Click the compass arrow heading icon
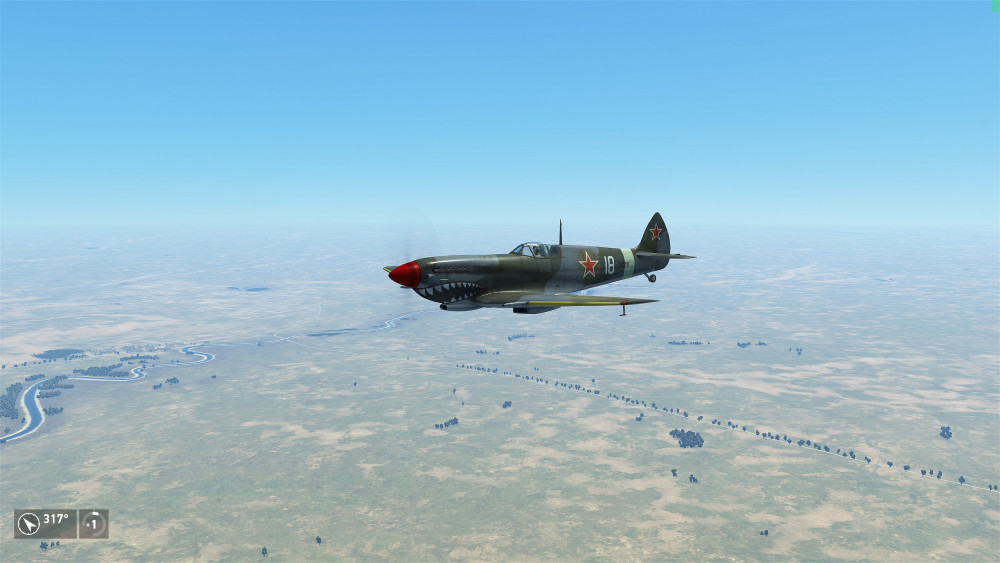Viewport: 1000px width, 563px height. pos(28,523)
